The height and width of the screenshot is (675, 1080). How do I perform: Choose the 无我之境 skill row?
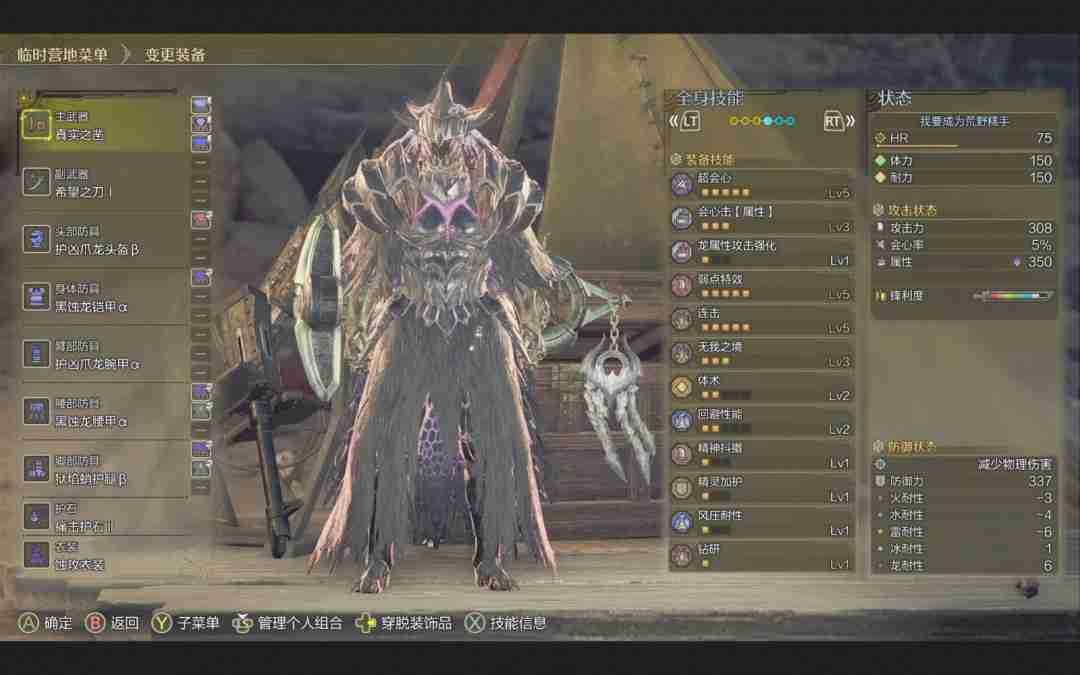coord(762,354)
